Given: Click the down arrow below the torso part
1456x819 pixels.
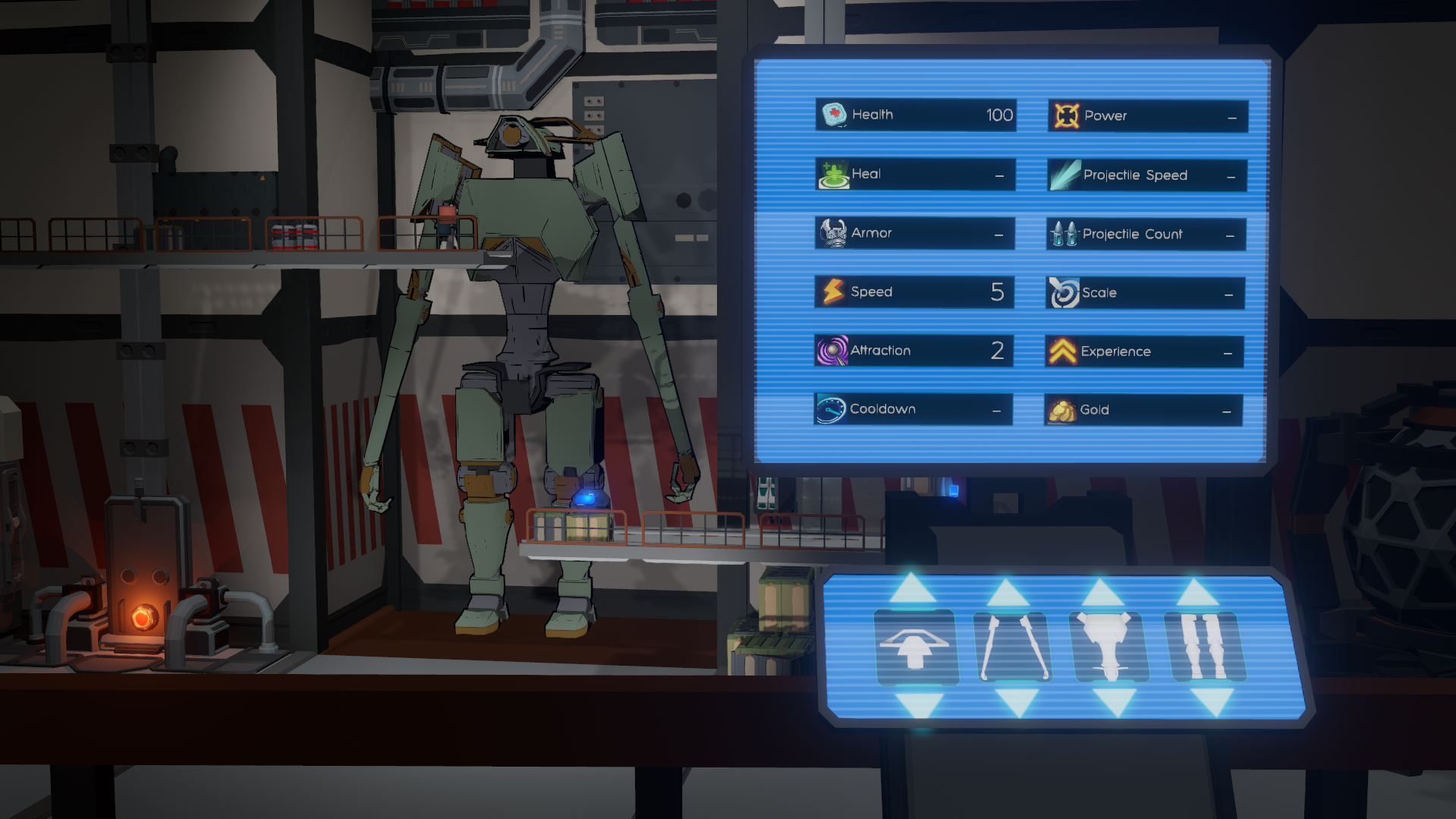Looking at the screenshot, I should [1115, 702].
